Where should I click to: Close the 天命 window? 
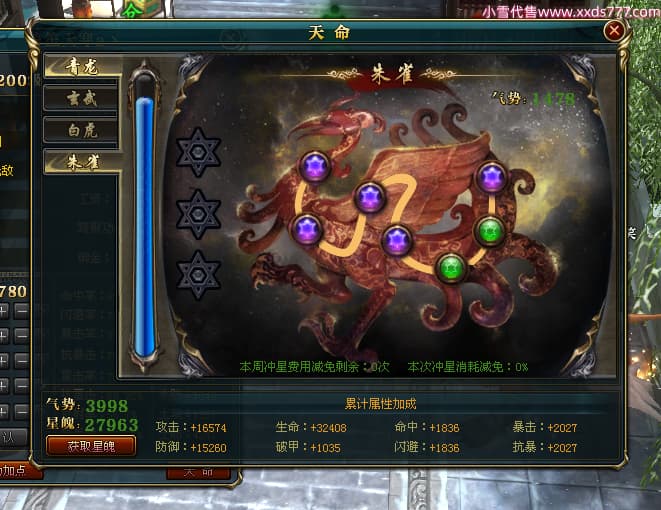coord(615,30)
